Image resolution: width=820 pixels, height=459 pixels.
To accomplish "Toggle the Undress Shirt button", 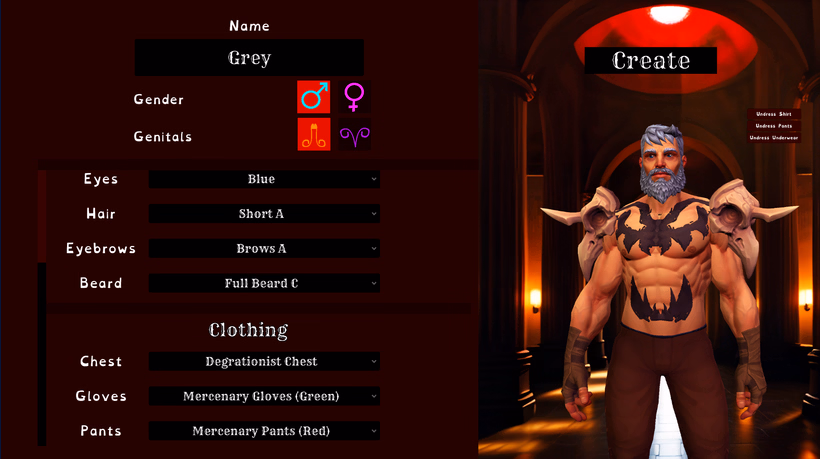I will (774, 114).
